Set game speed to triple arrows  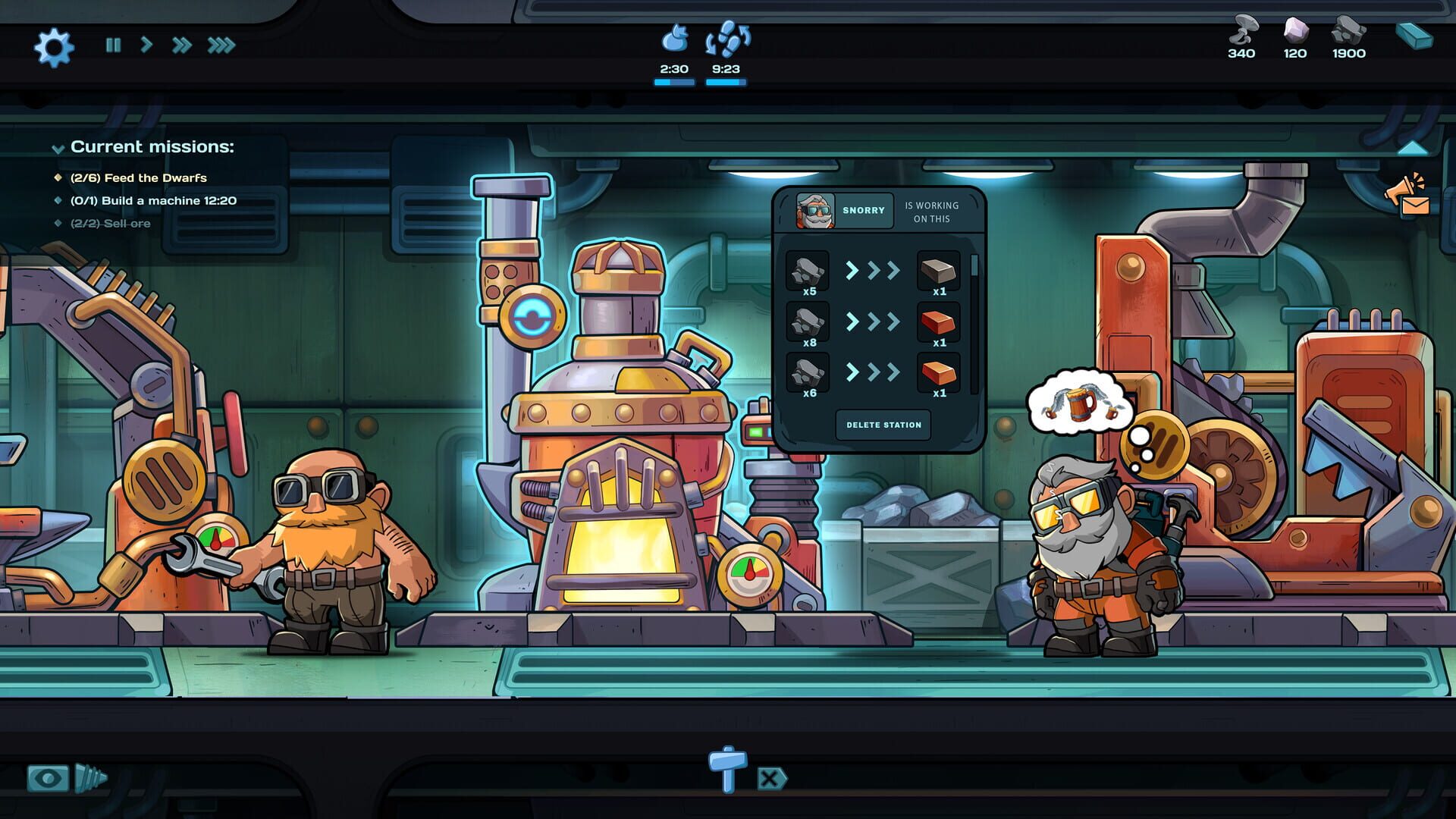coord(220,45)
